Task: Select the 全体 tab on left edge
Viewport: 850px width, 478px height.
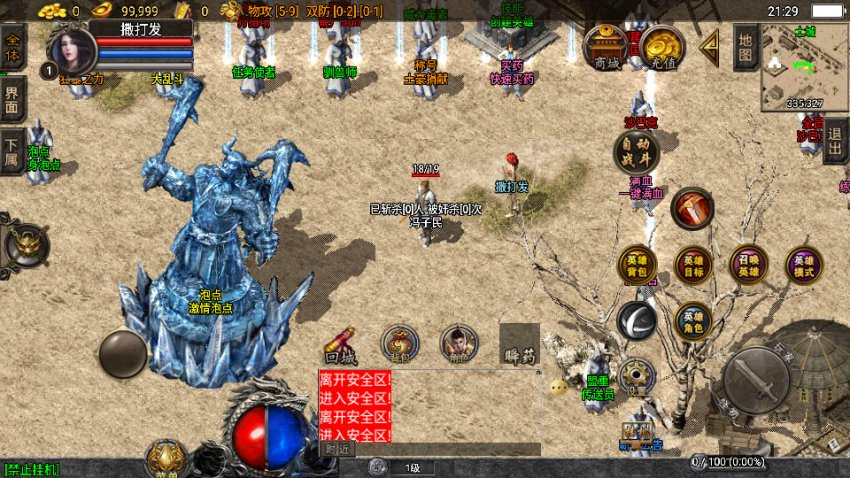Action: point(13,49)
